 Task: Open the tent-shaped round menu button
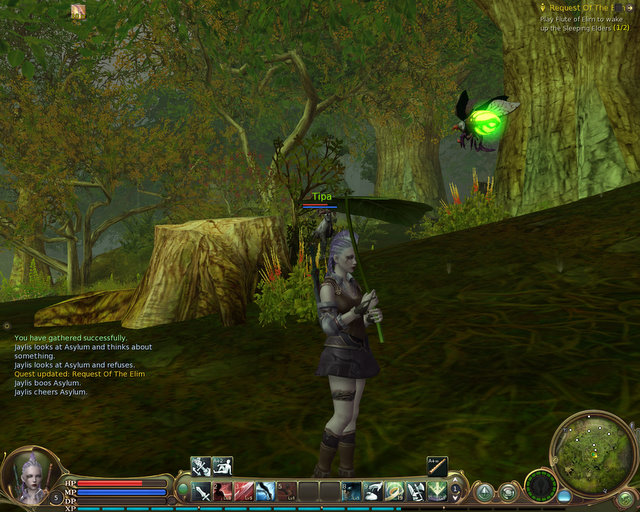coord(484,492)
